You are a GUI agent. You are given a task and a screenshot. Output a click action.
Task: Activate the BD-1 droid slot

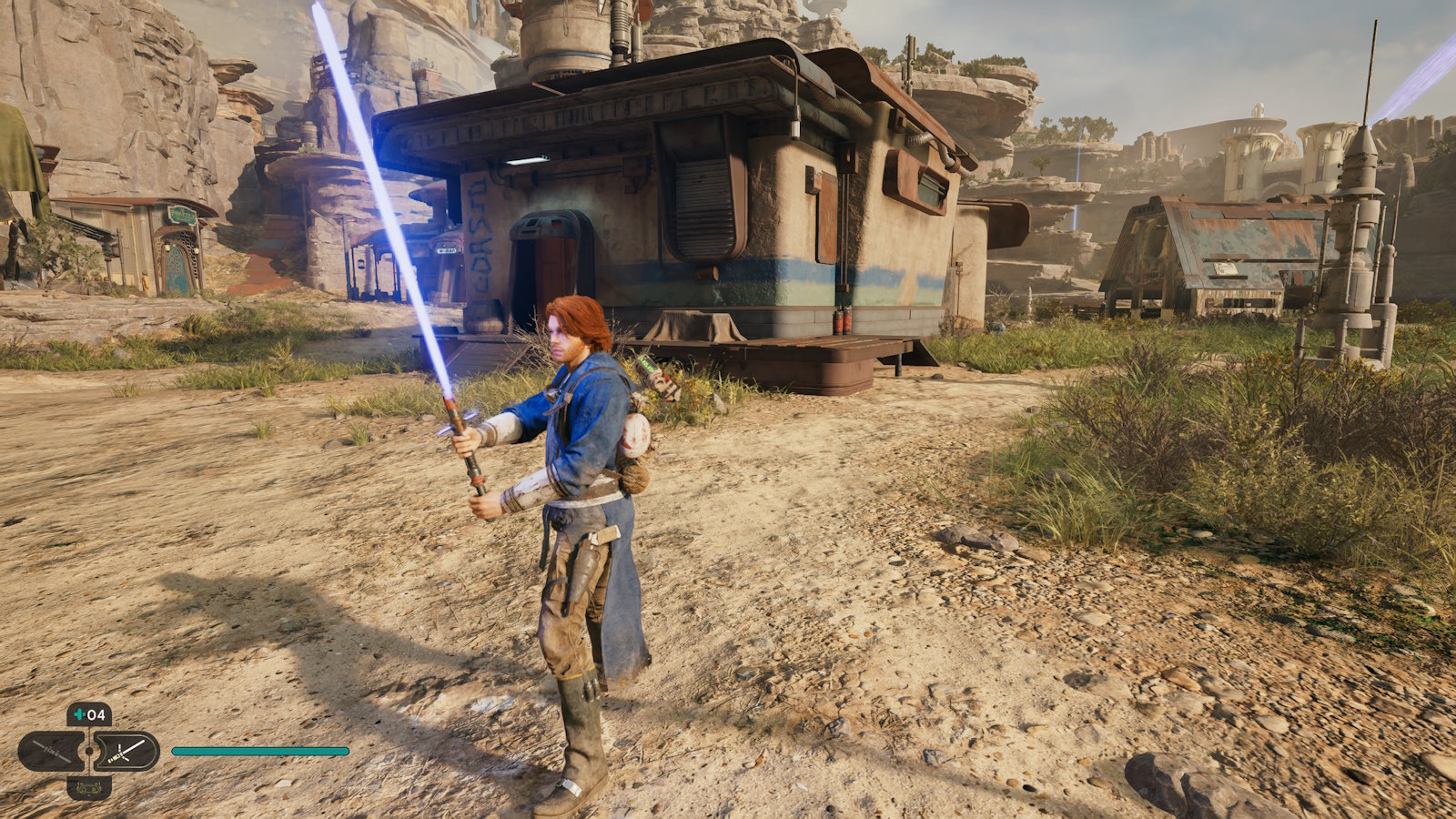click(89, 787)
